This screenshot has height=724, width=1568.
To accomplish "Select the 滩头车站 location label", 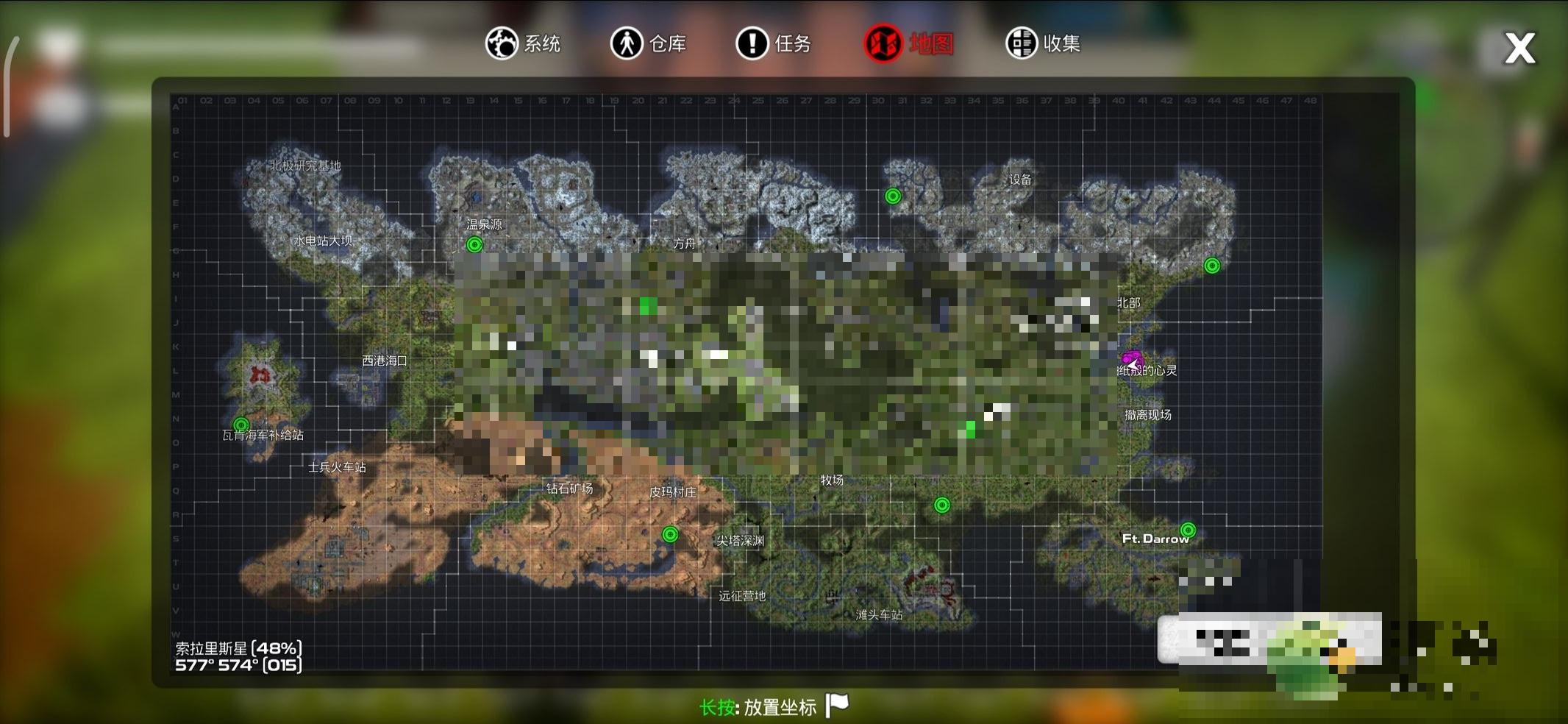I will [x=879, y=614].
